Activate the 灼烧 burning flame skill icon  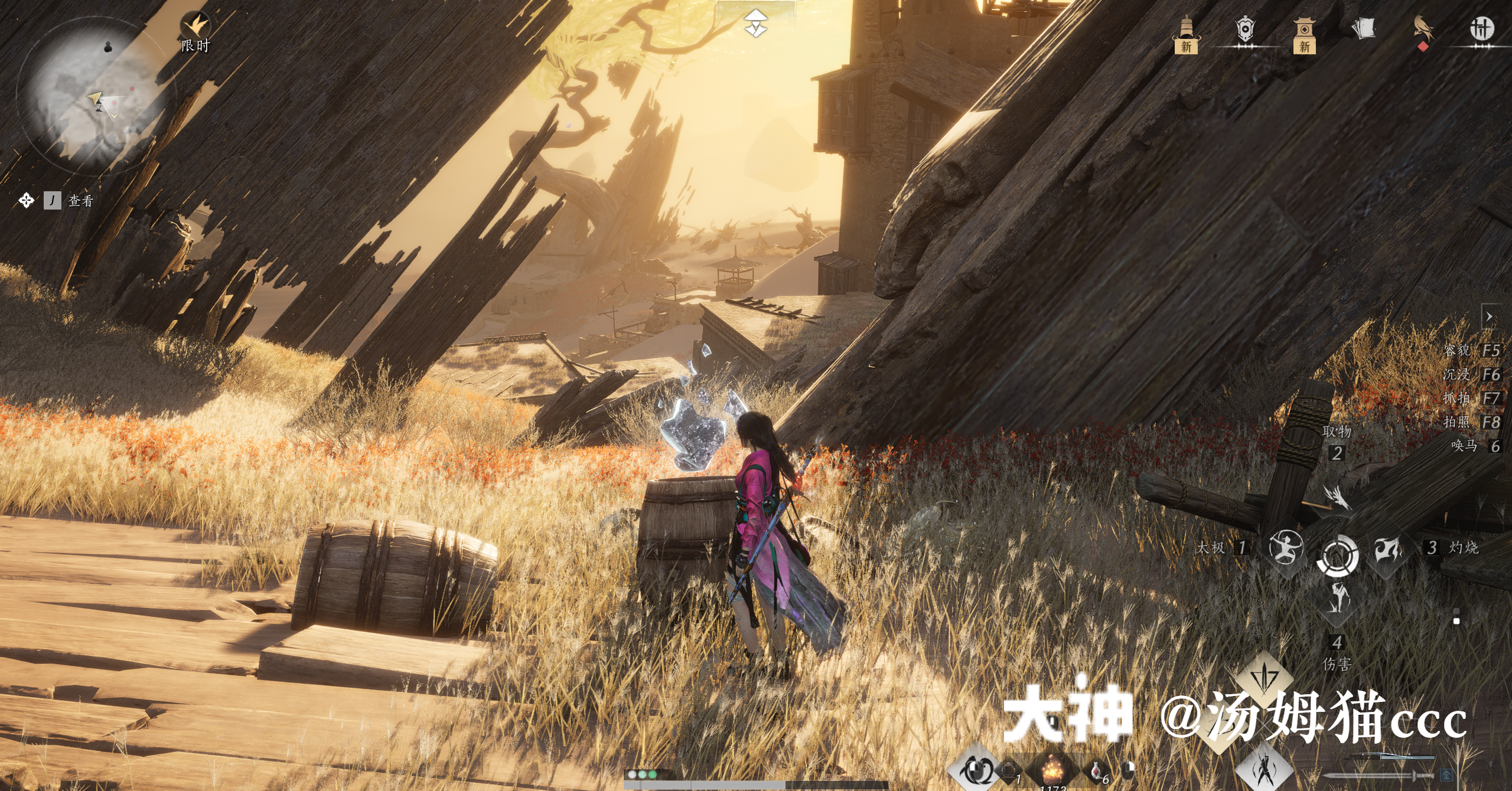point(1388,550)
